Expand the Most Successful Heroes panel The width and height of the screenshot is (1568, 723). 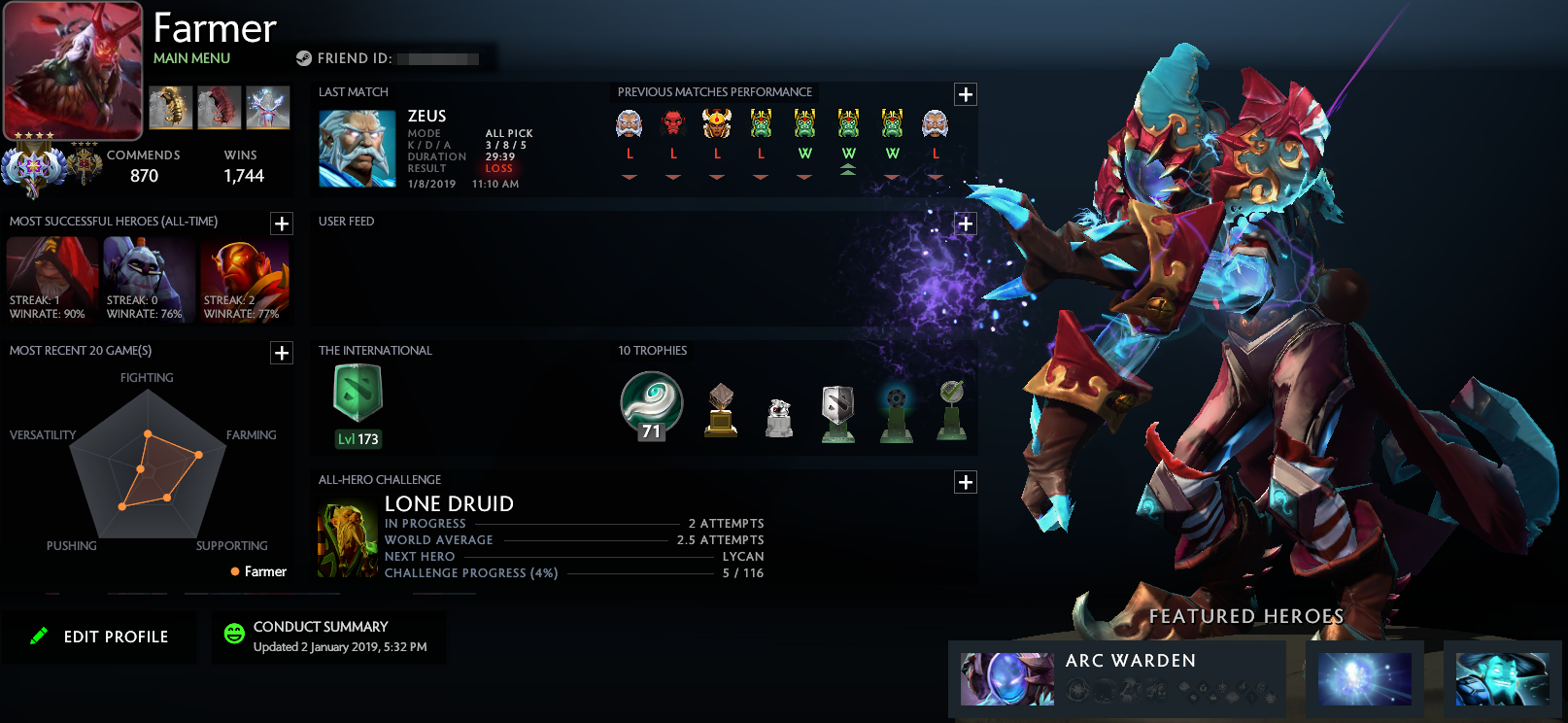[x=282, y=224]
